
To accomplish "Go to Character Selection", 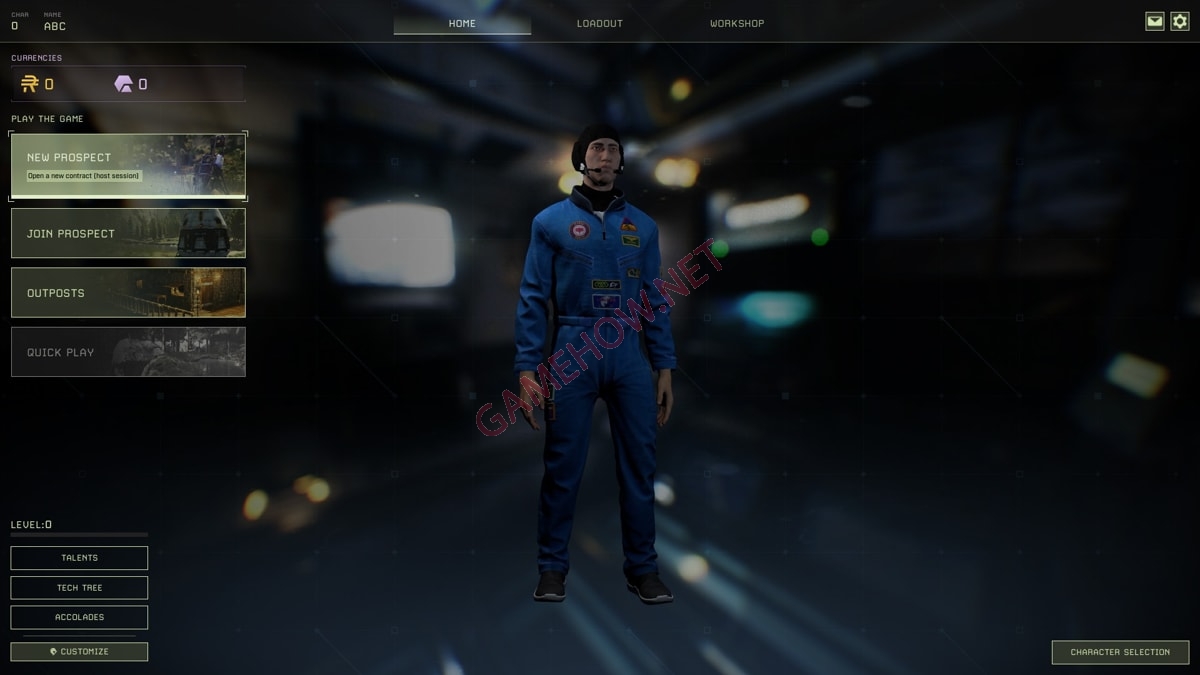I will point(1120,652).
